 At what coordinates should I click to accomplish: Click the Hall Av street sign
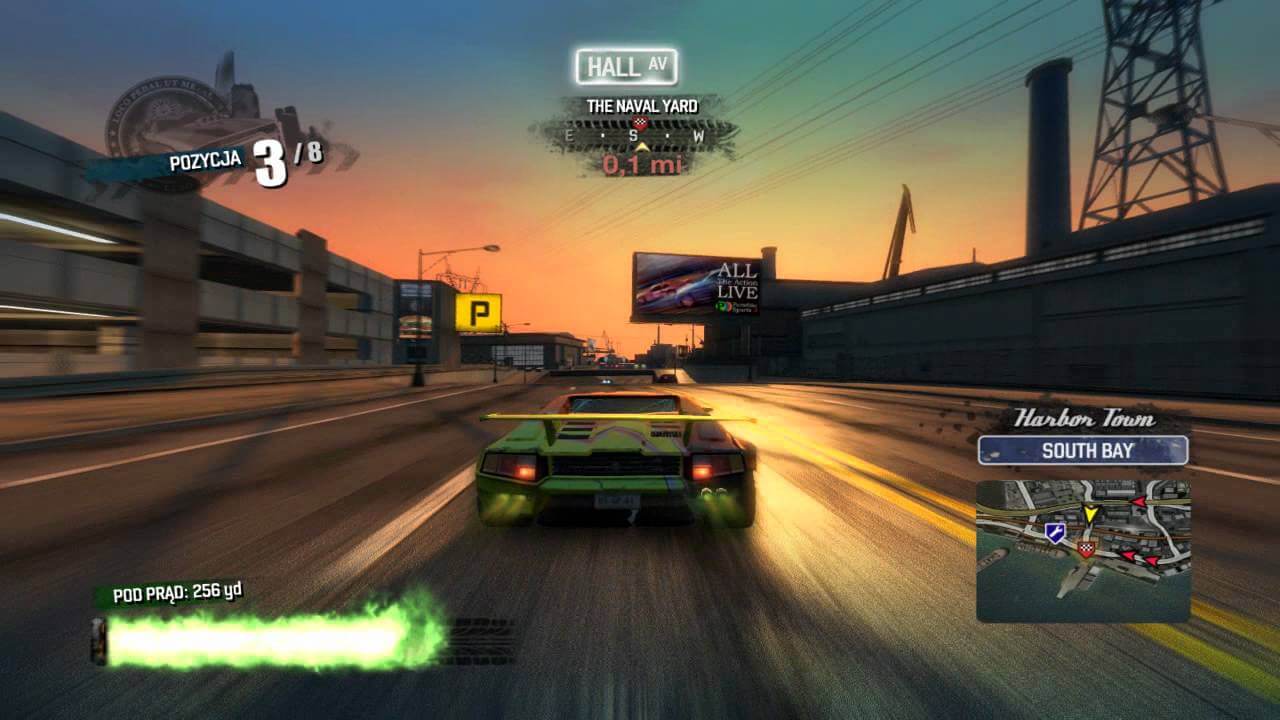point(627,67)
